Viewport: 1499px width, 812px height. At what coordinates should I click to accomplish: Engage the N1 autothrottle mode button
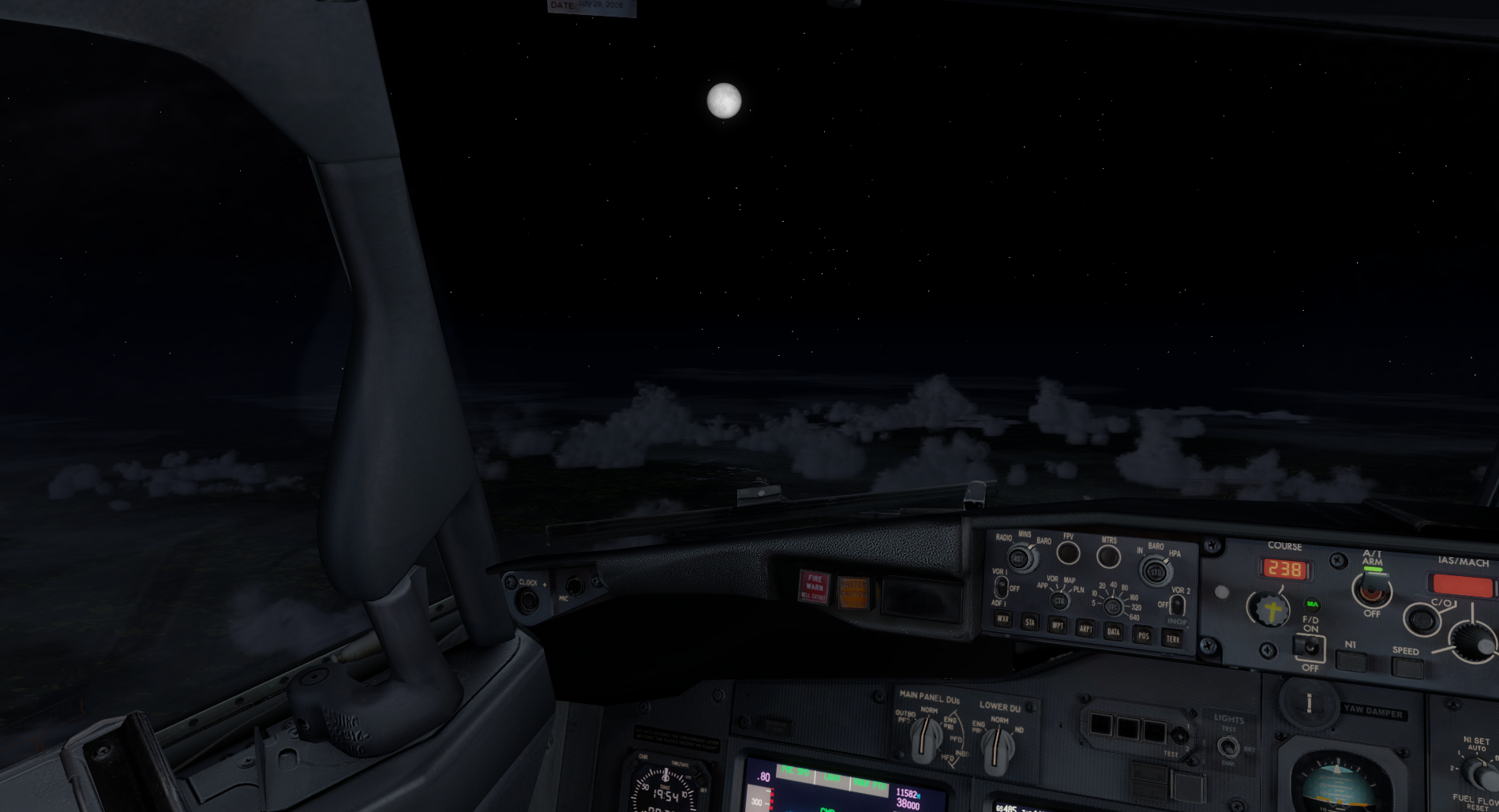(x=1351, y=661)
